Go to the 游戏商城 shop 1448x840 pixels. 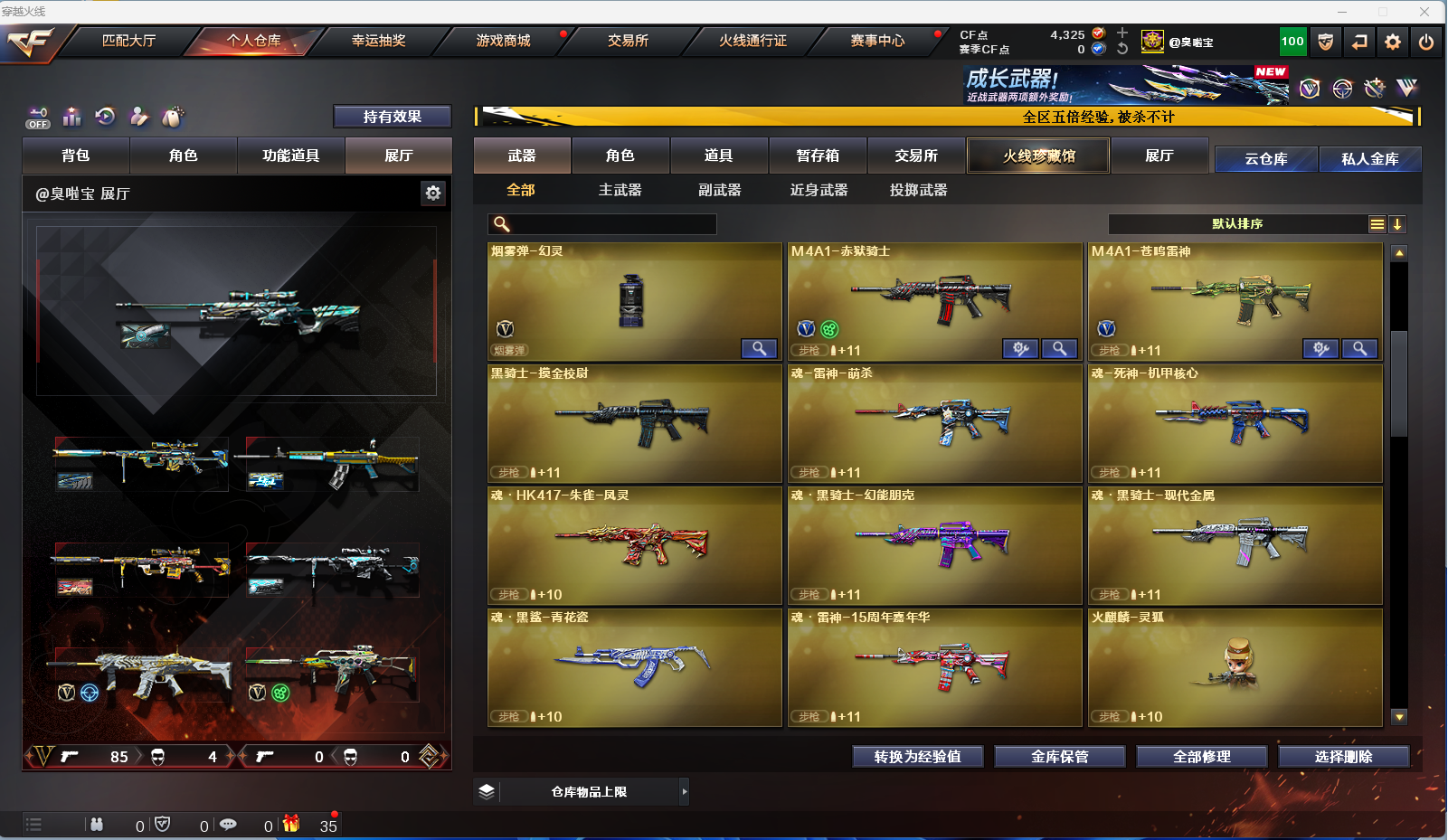click(503, 41)
